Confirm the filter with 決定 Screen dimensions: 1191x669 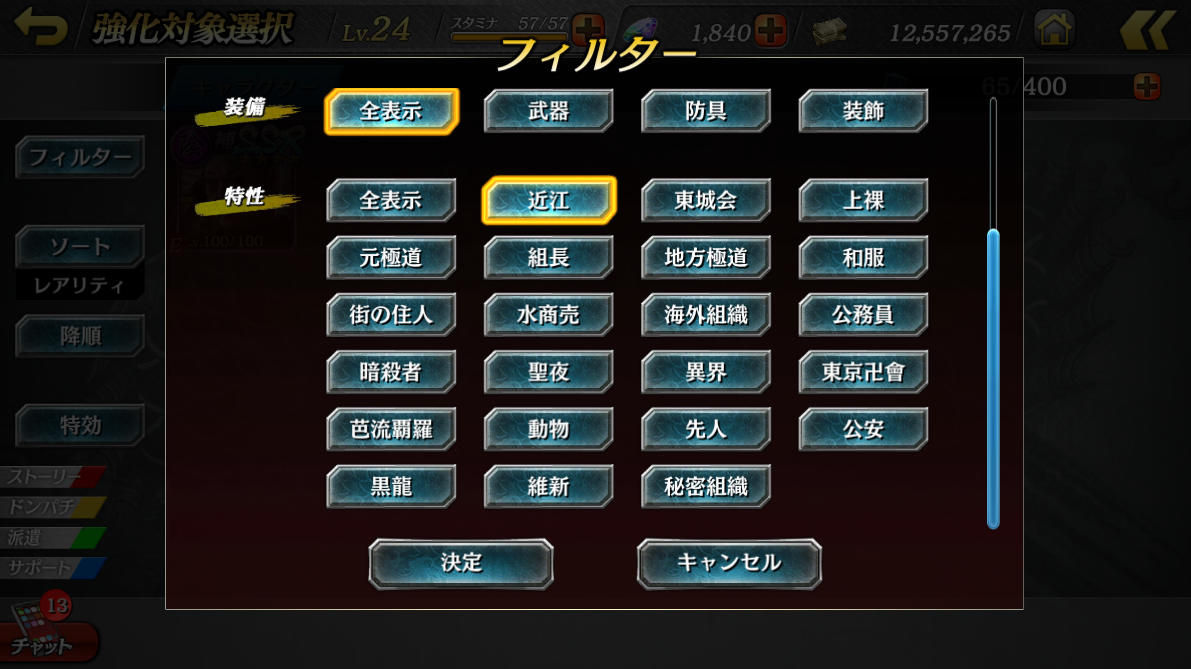(461, 563)
